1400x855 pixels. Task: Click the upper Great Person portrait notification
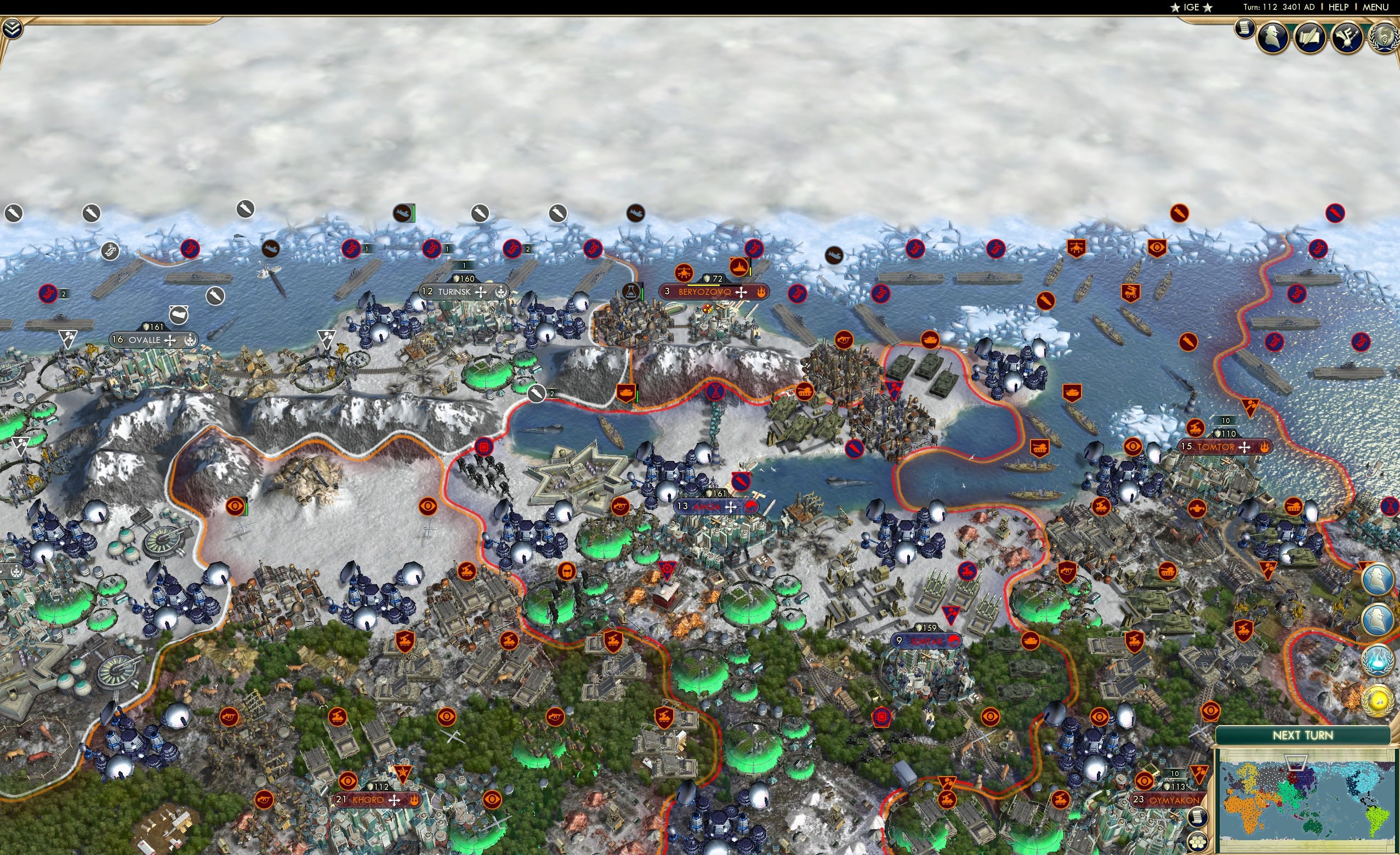1378,580
